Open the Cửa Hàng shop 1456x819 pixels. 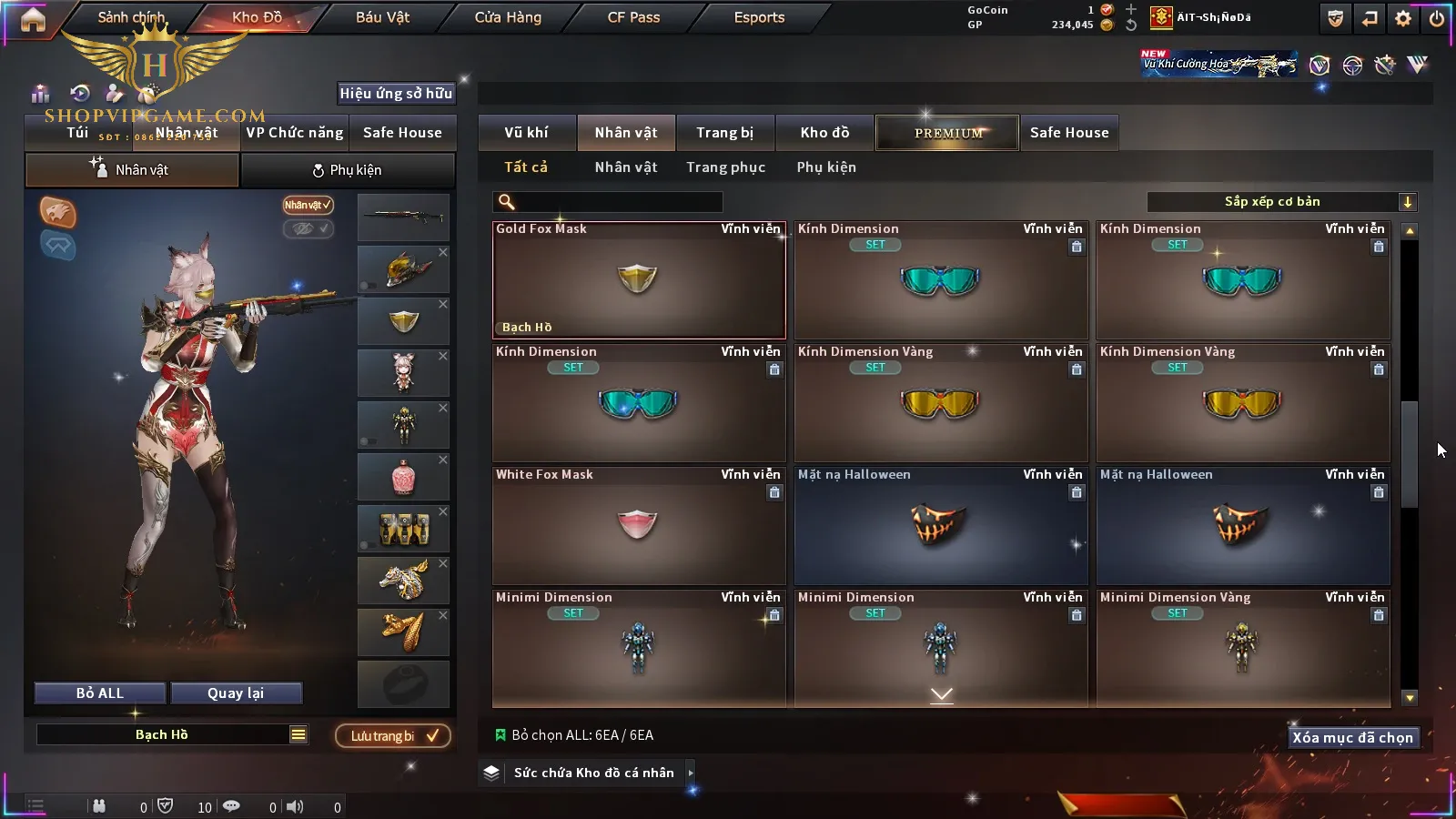(508, 17)
